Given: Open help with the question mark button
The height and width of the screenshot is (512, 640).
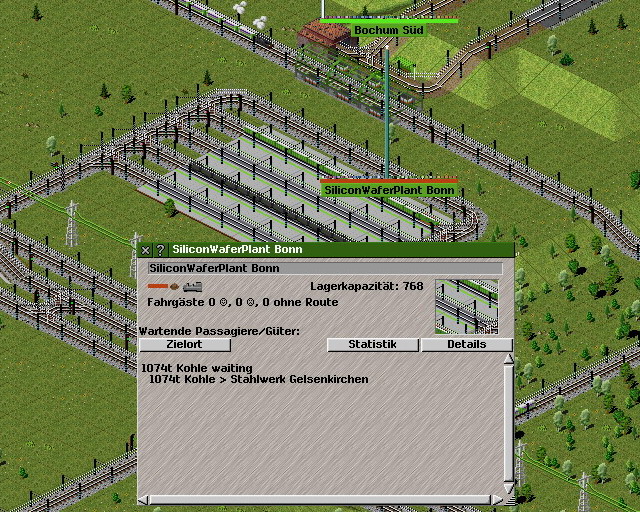Looking at the screenshot, I should (x=160, y=250).
